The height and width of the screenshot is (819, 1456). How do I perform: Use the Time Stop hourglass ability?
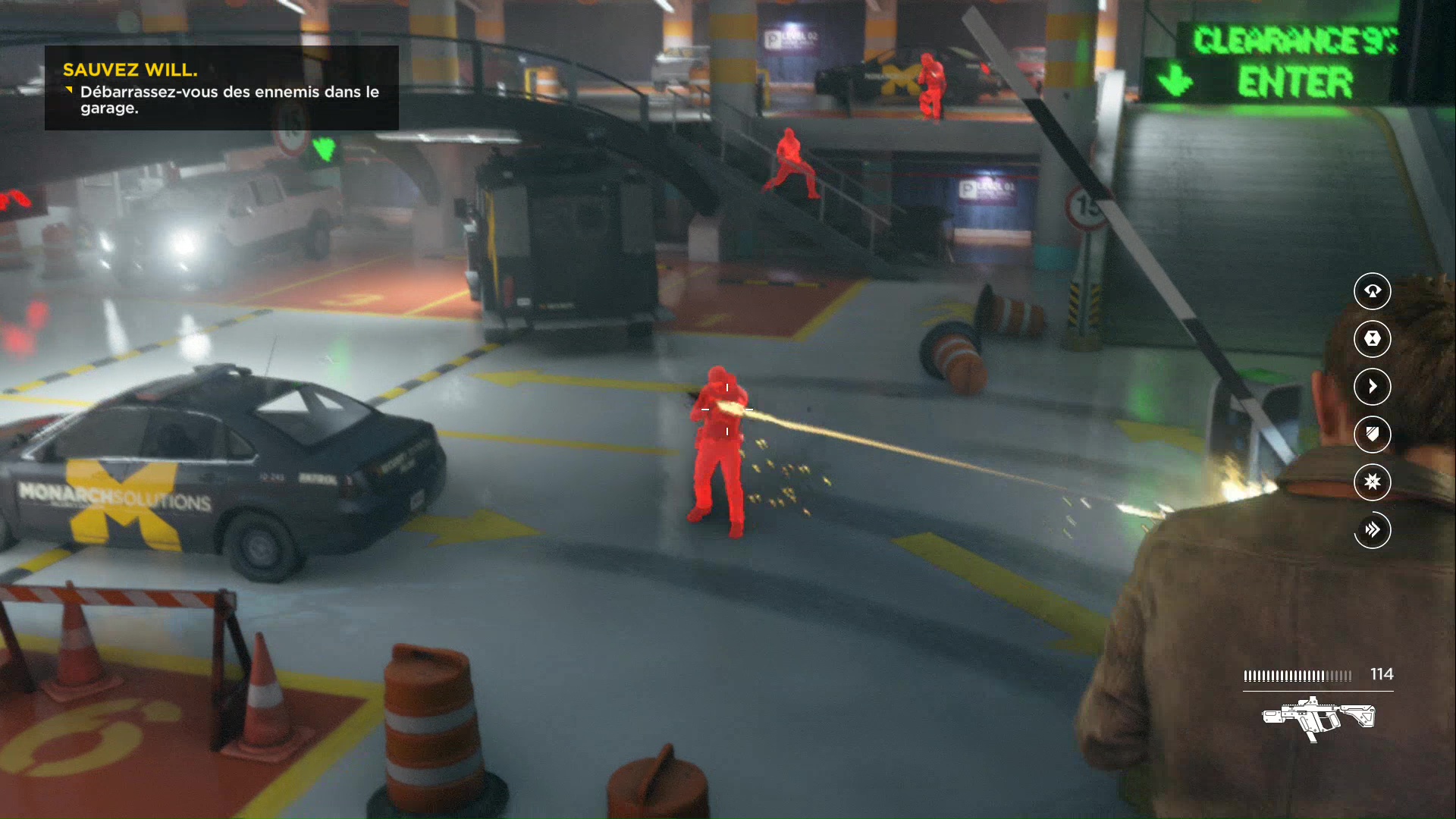[1372, 338]
